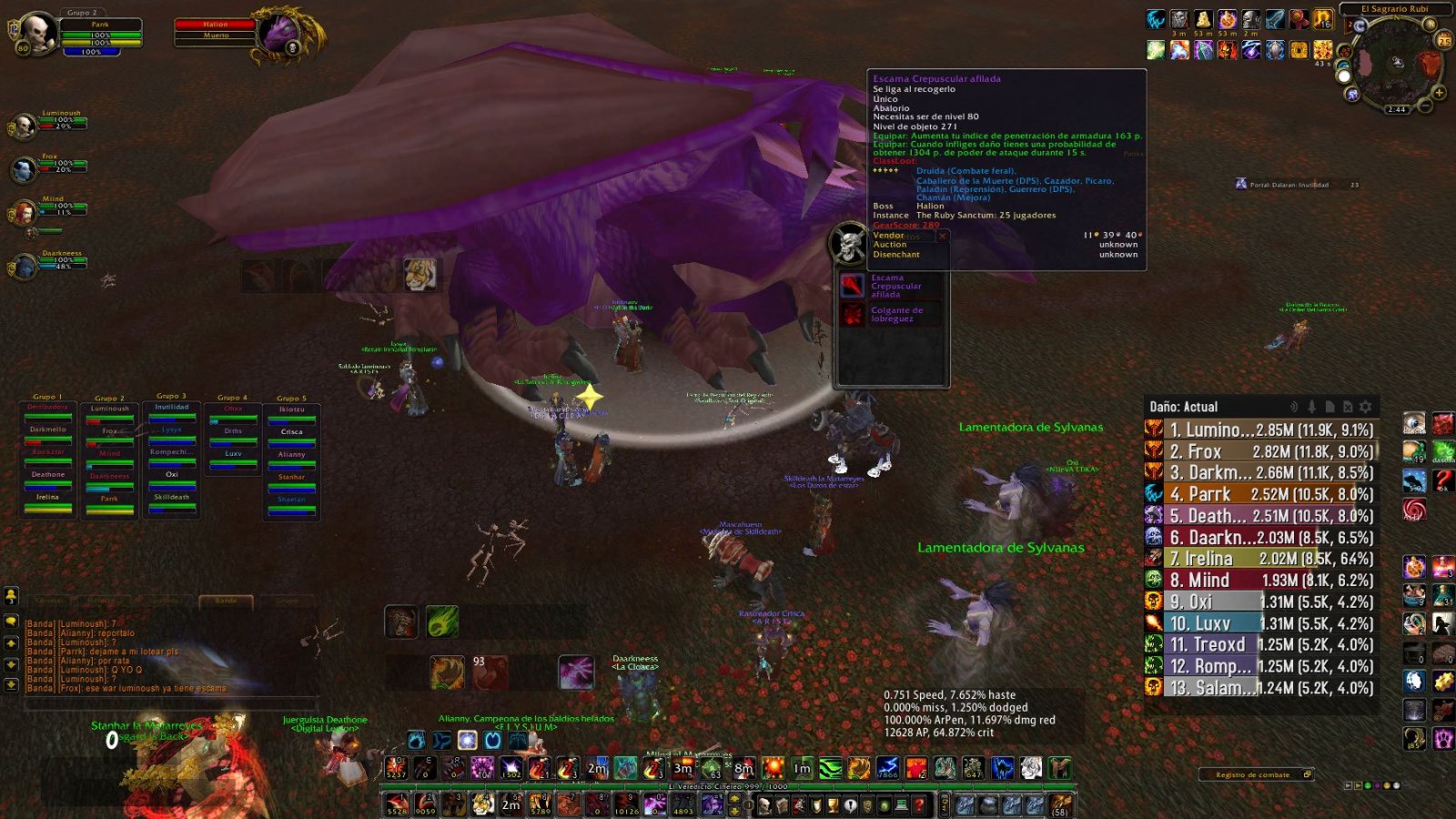Open the damage meter settings gear
Viewport: 1456px width, 819px height.
pos(1365,407)
